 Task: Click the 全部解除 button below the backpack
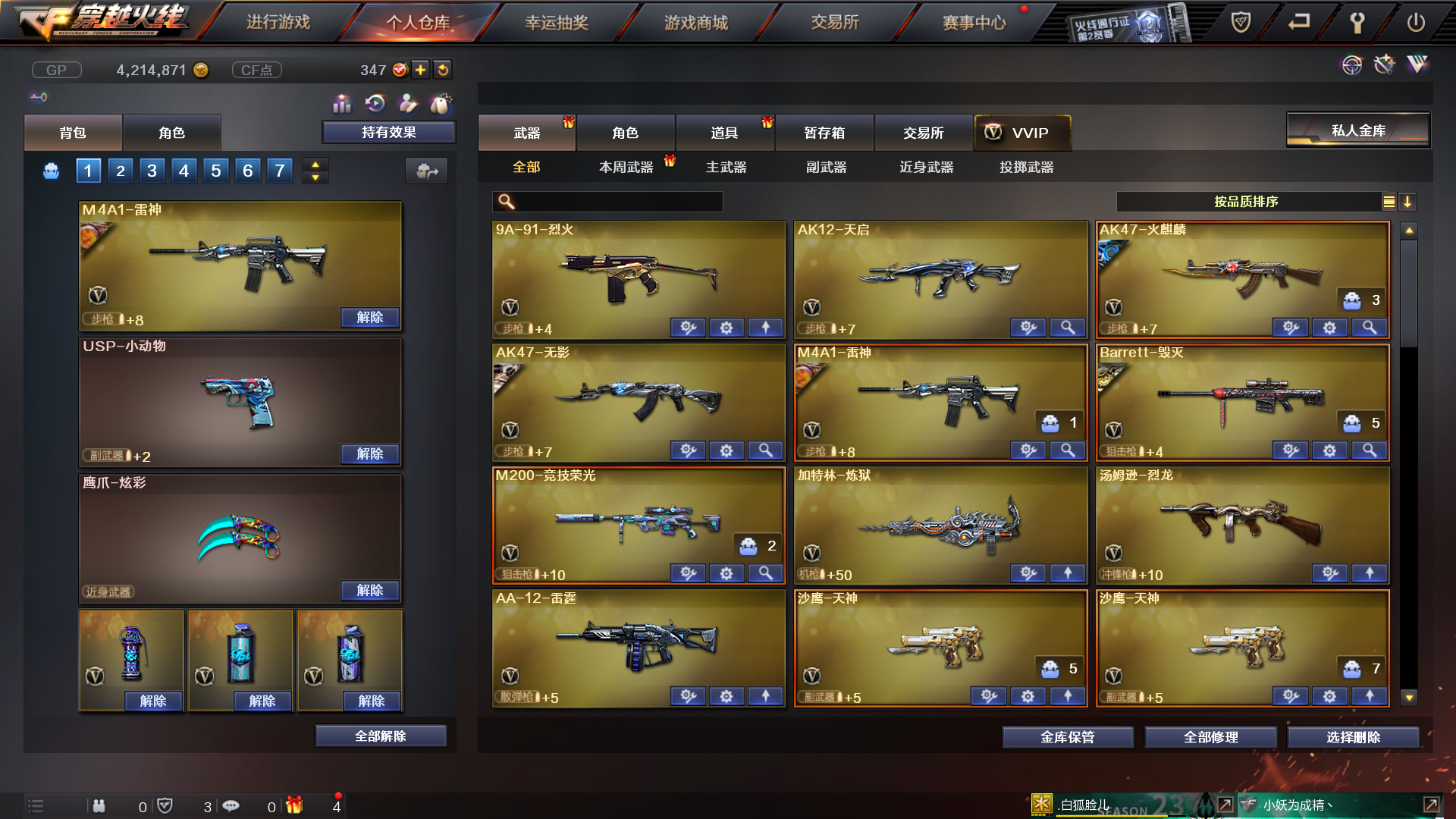(380, 735)
